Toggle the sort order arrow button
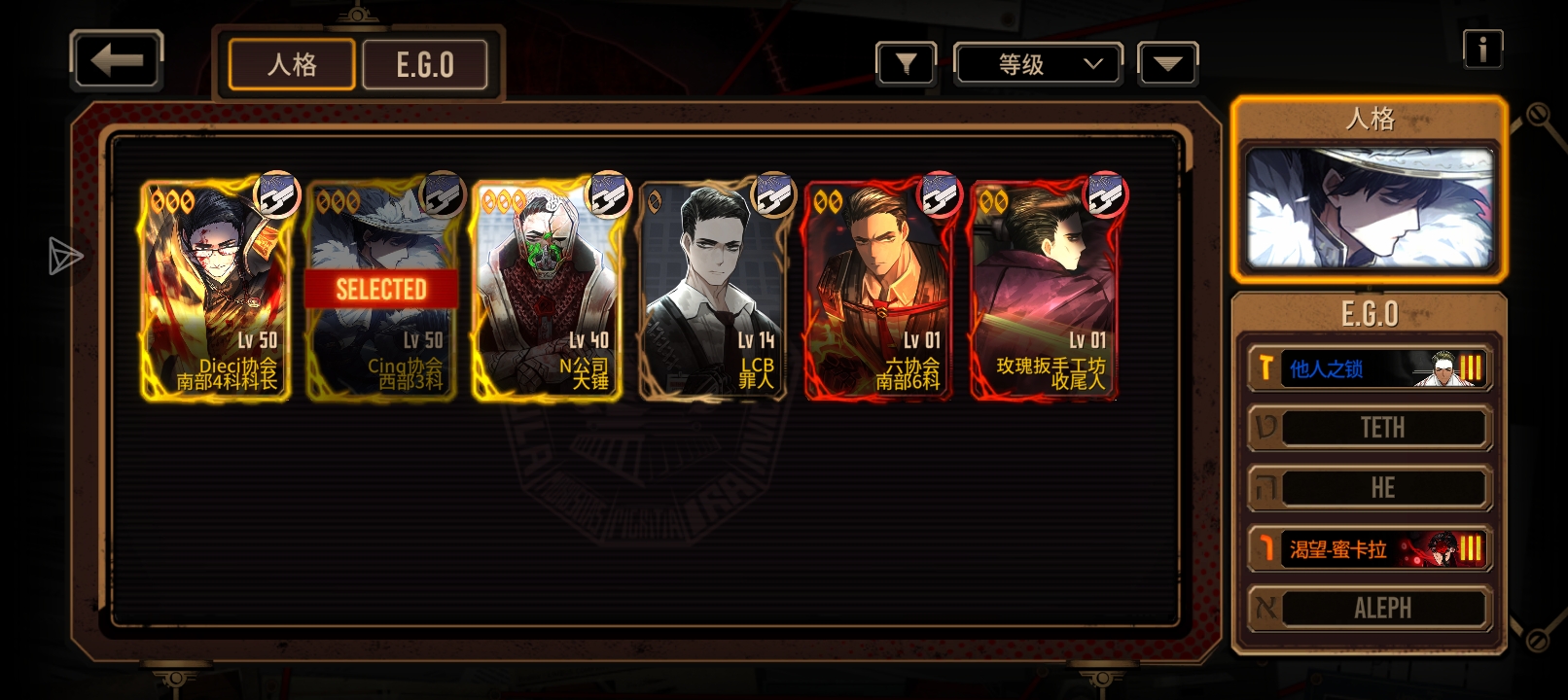The image size is (1568, 700). [1167, 64]
